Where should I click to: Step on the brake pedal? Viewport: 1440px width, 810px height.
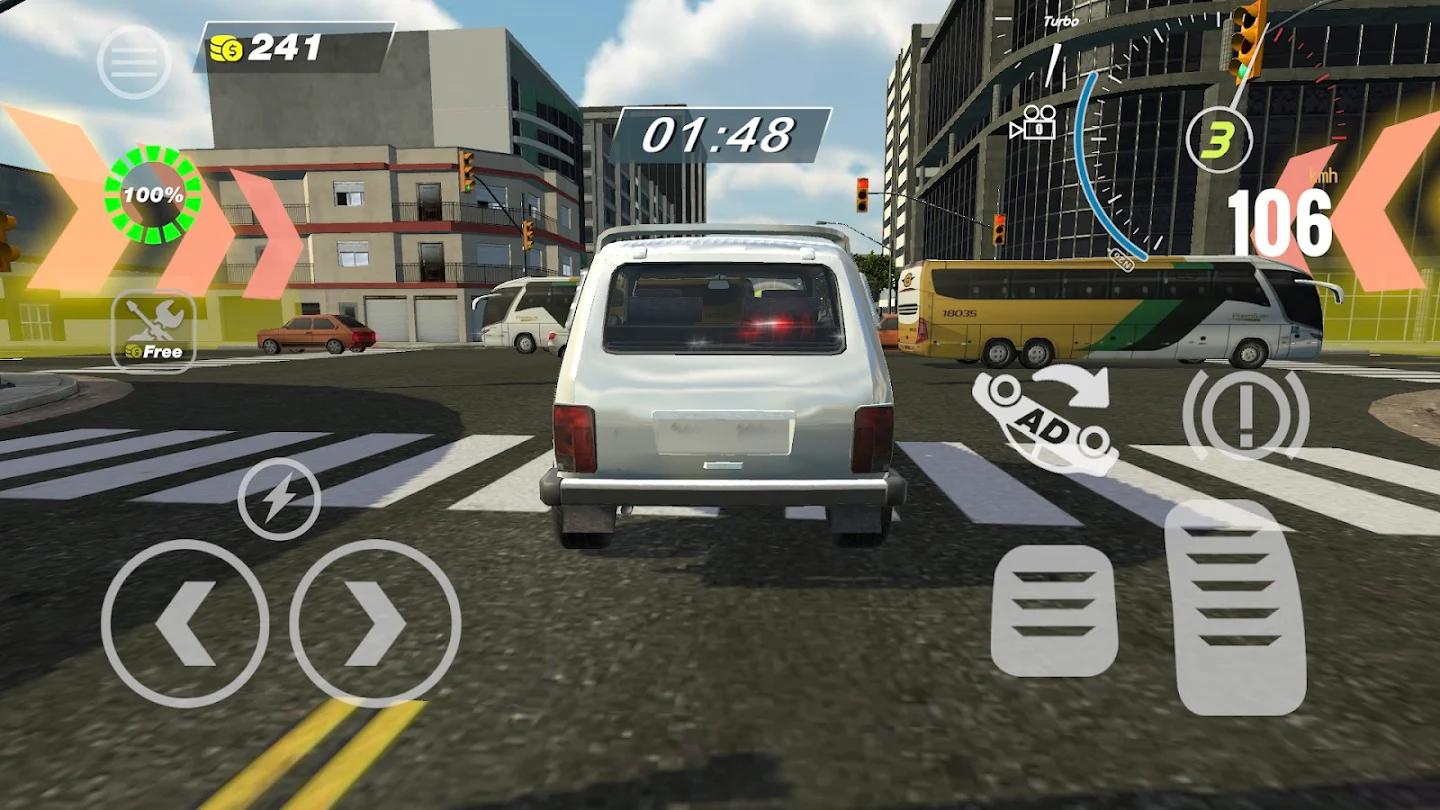pyautogui.click(x=1054, y=610)
